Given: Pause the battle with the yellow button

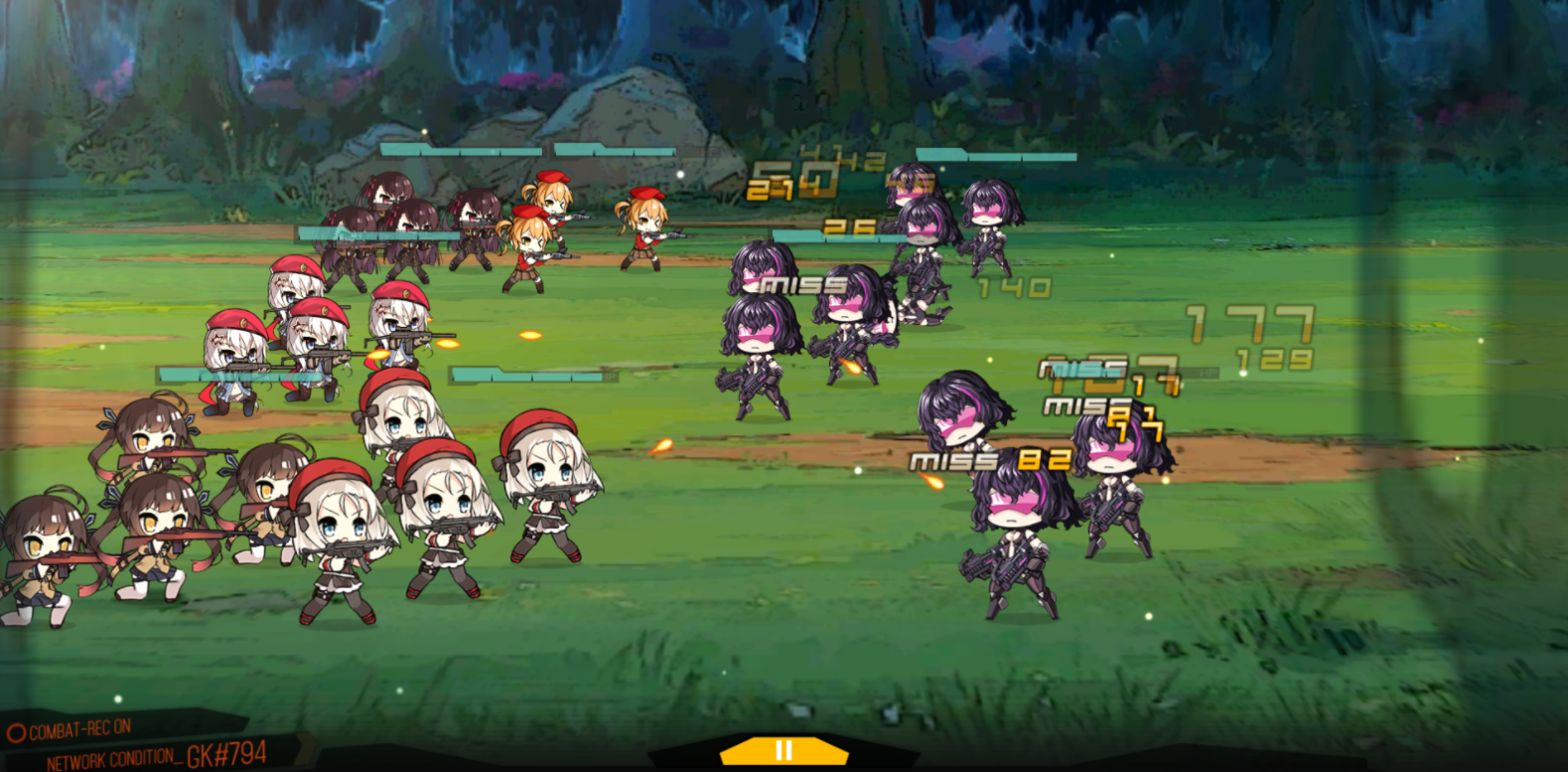Looking at the screenshot, I should (784, 751).
